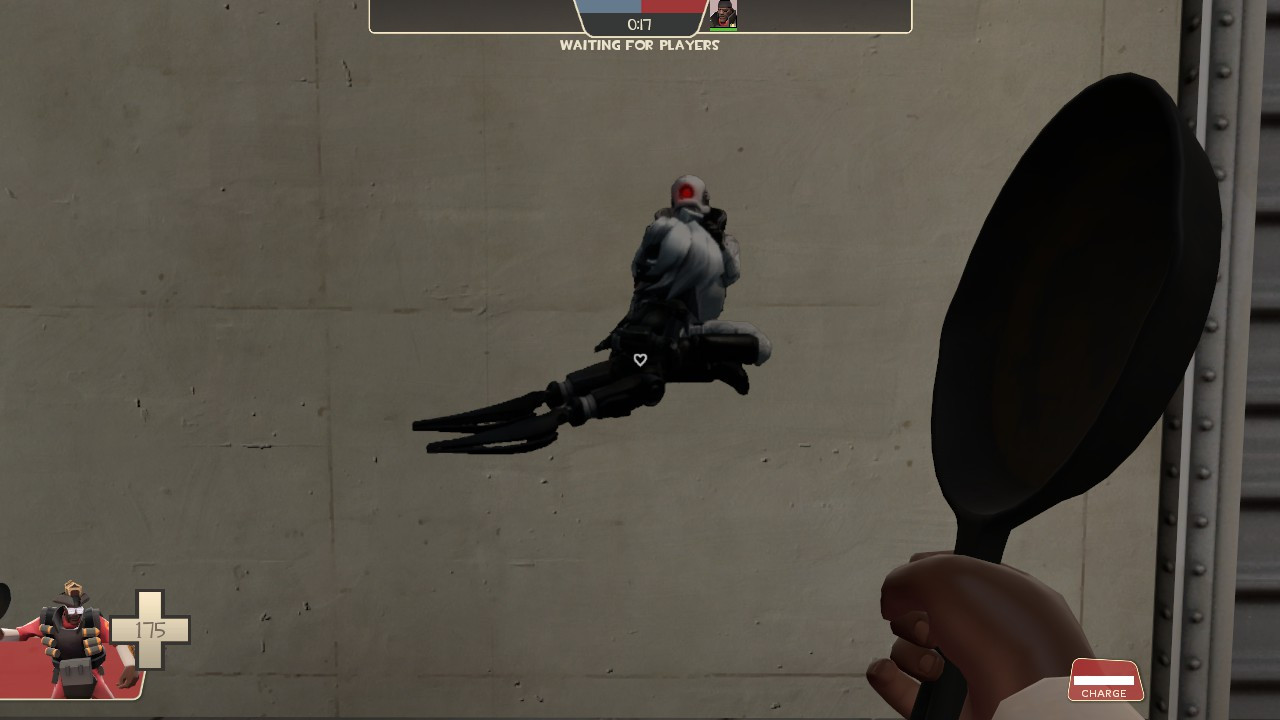Click the WAITING FOR PLAYERS label
Screen dimensions: 1280x720
[x=640, y=45]
